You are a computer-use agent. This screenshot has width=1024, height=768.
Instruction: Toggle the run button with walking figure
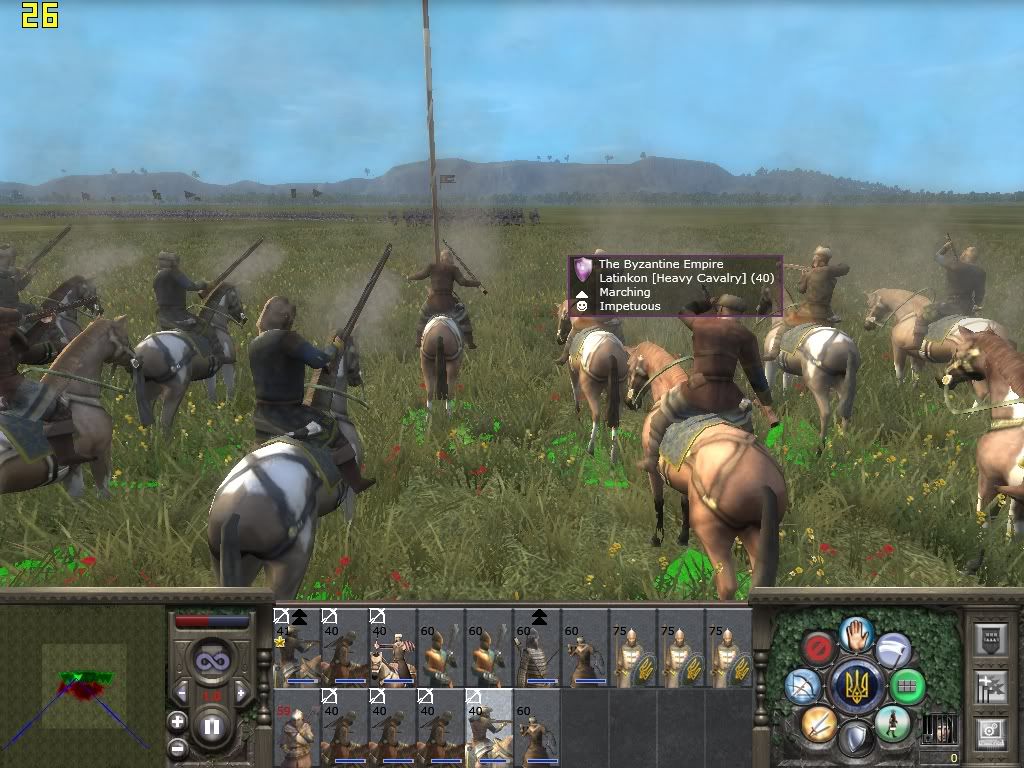(891, 723)
